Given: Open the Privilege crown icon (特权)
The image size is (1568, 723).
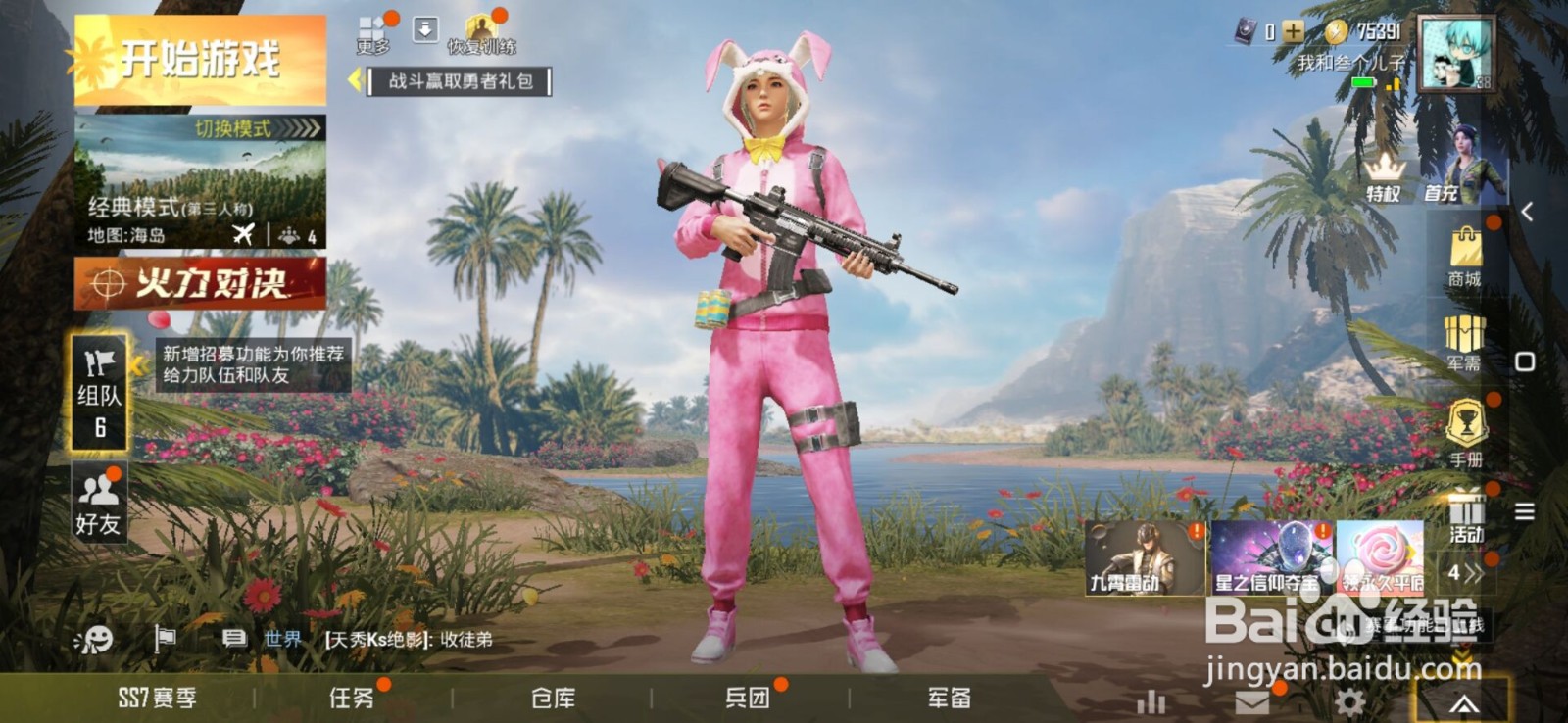Looking at the screenshot, I should click(x=1385, y=172).
